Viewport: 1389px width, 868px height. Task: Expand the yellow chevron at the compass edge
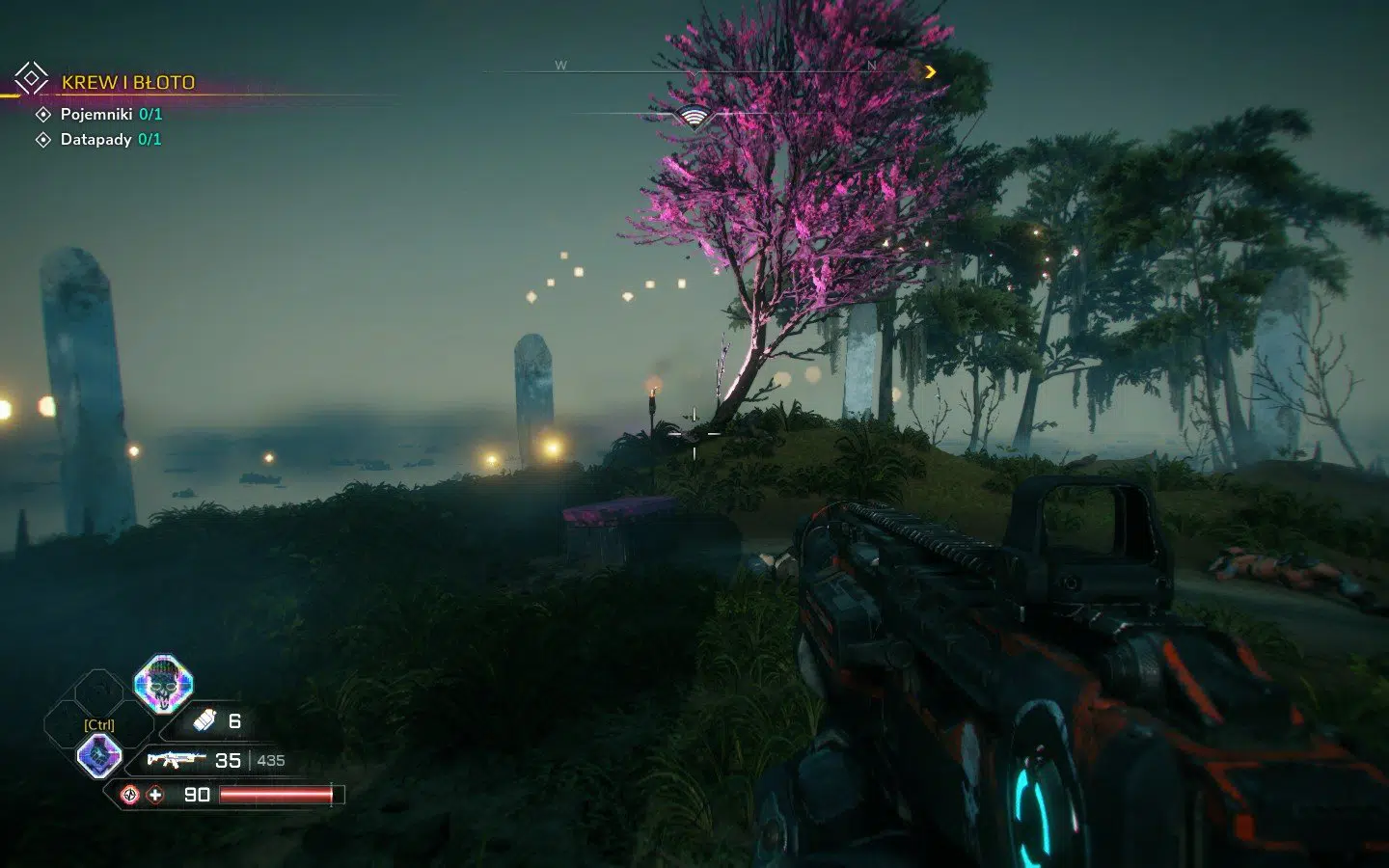click(x=929, y=71)
